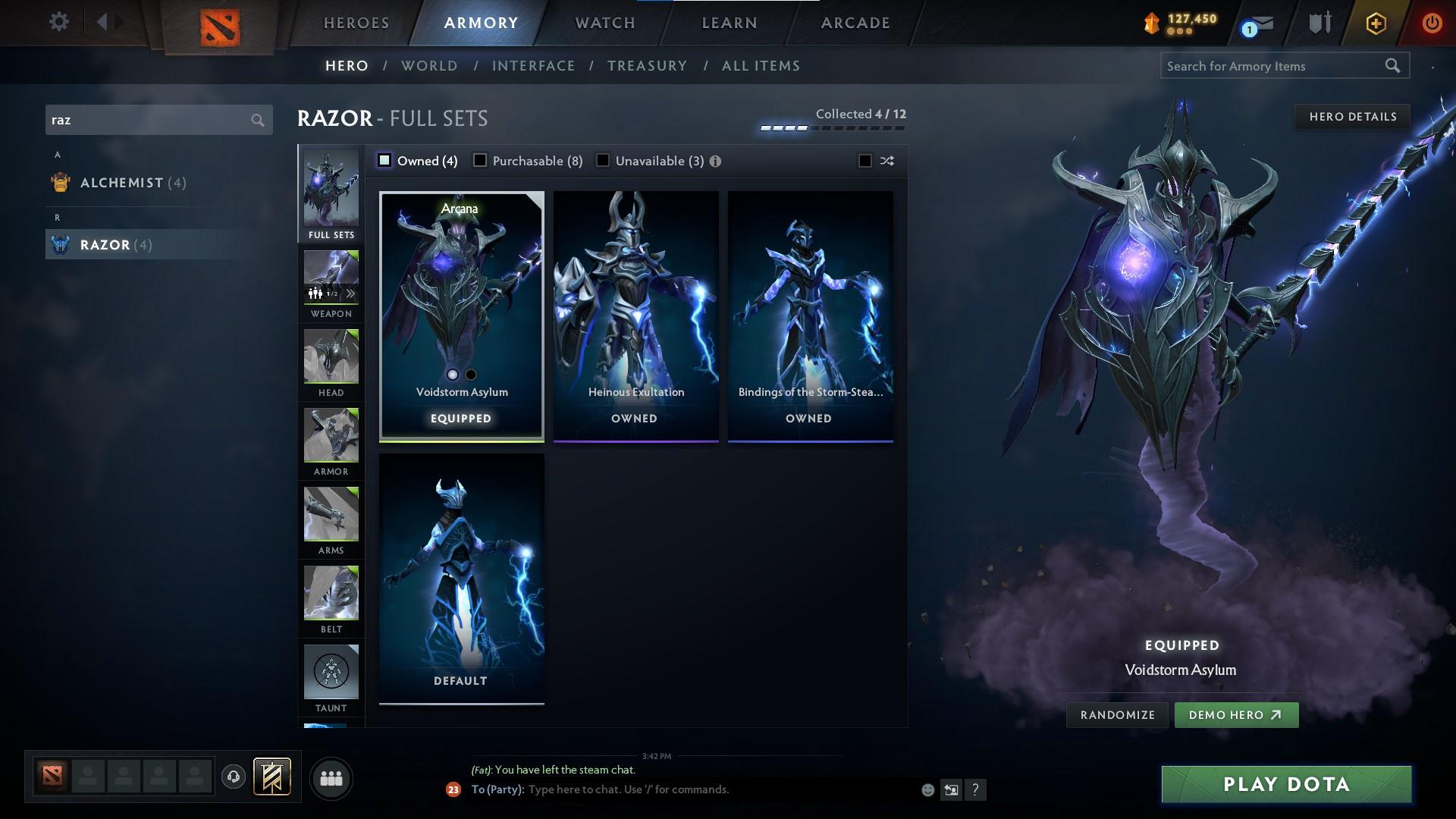Viewport: 1456px width, 819px height.
Task: Open Dota Plus hexagon icon in top bar
Action: [x=1375, y=23]
